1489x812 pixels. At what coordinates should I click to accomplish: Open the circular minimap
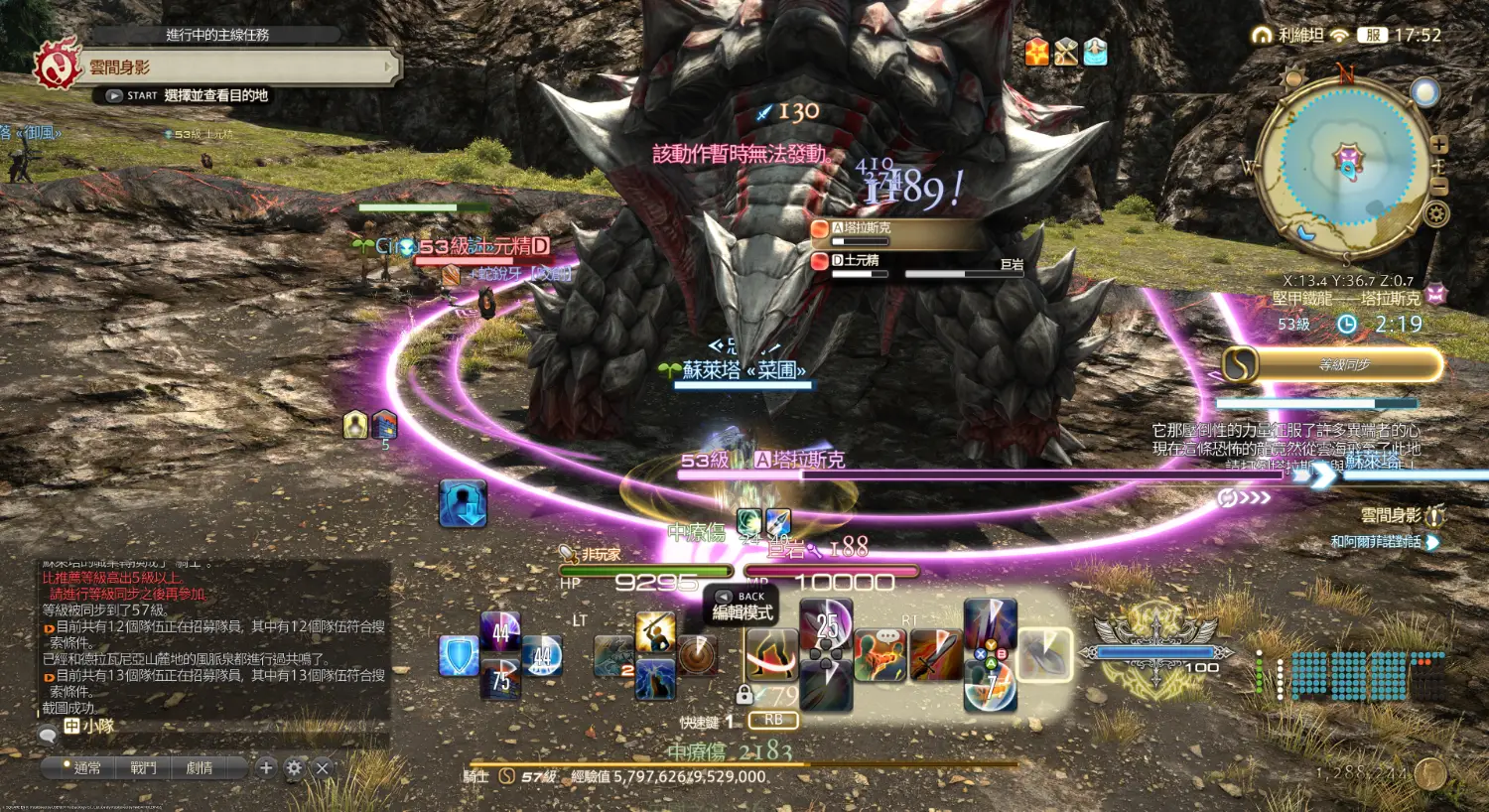(1347, 164)
